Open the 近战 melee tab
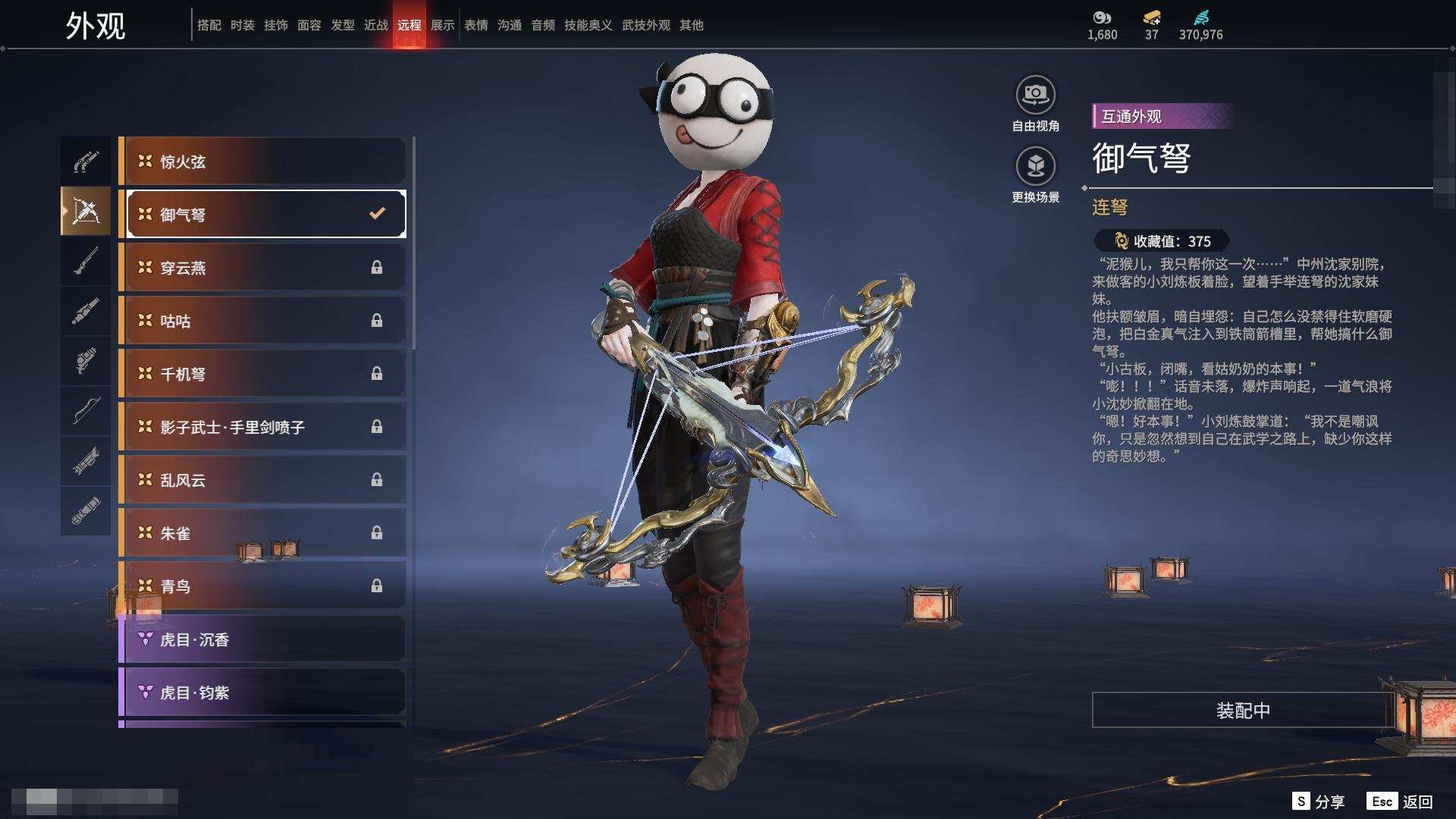Viewport: 1456px width, 819px height. (x=375, y=25)
